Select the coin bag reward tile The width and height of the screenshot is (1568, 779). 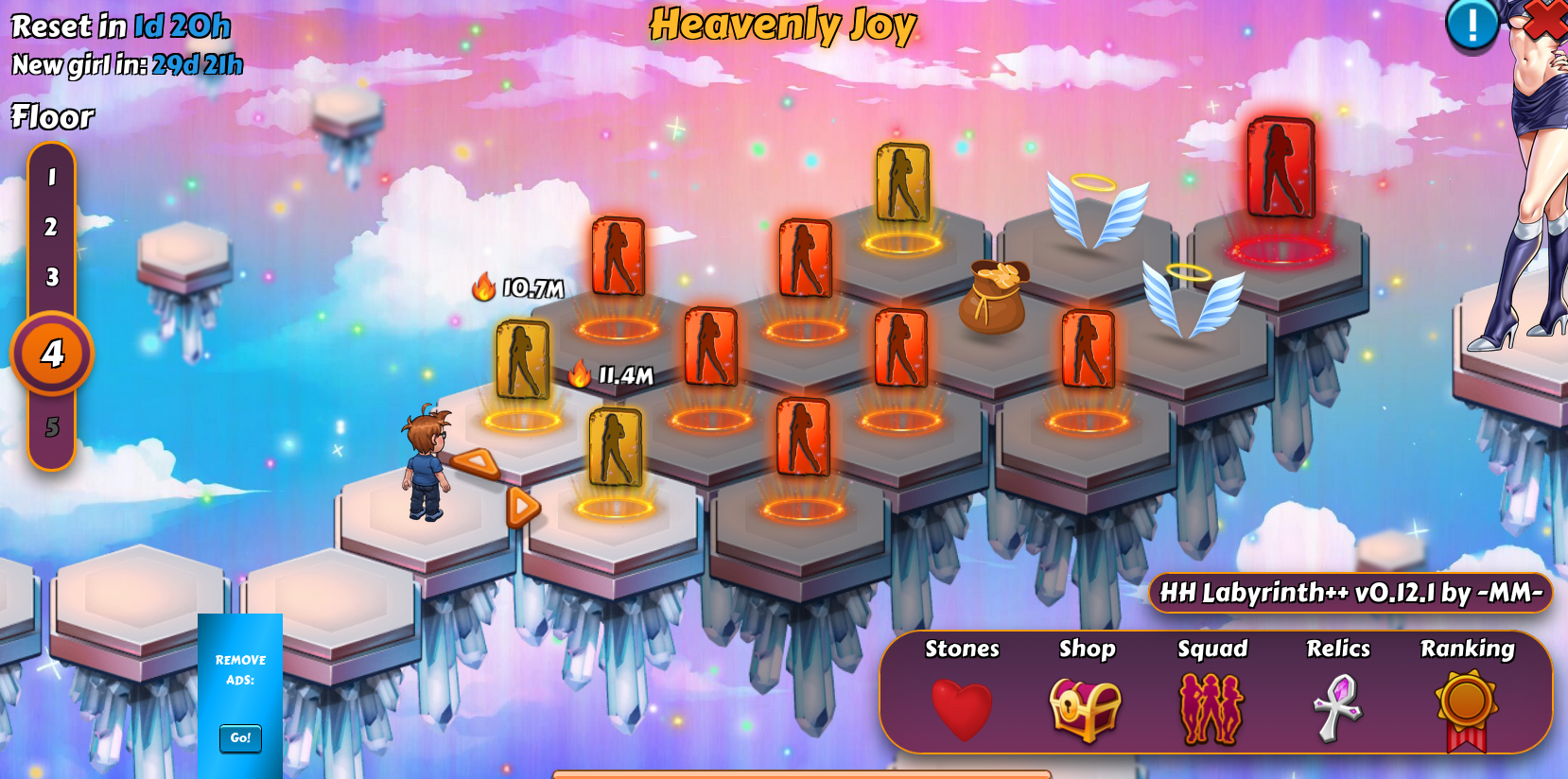993,297
